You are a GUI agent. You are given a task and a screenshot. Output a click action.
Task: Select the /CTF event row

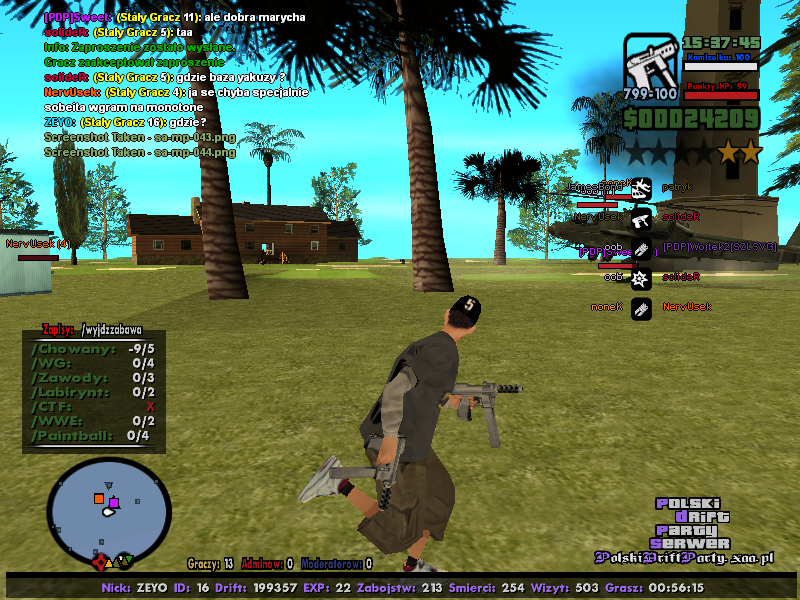point(93,407)
